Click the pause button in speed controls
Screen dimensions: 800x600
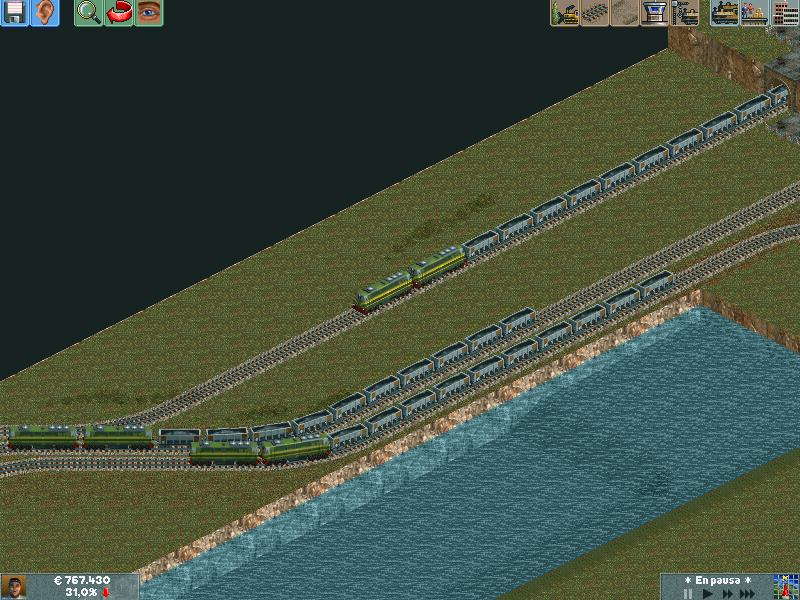(687, 593)
